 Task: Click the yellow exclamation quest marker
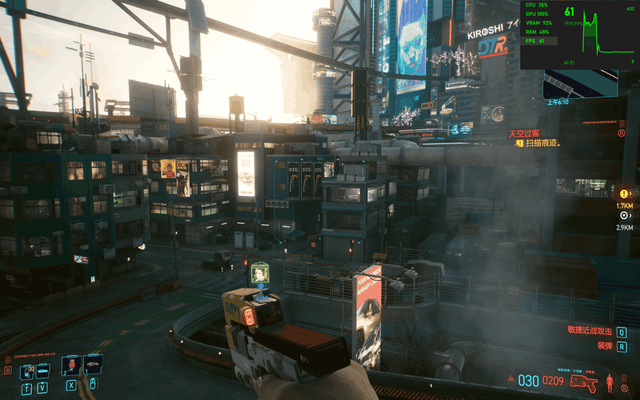(625, 193)
